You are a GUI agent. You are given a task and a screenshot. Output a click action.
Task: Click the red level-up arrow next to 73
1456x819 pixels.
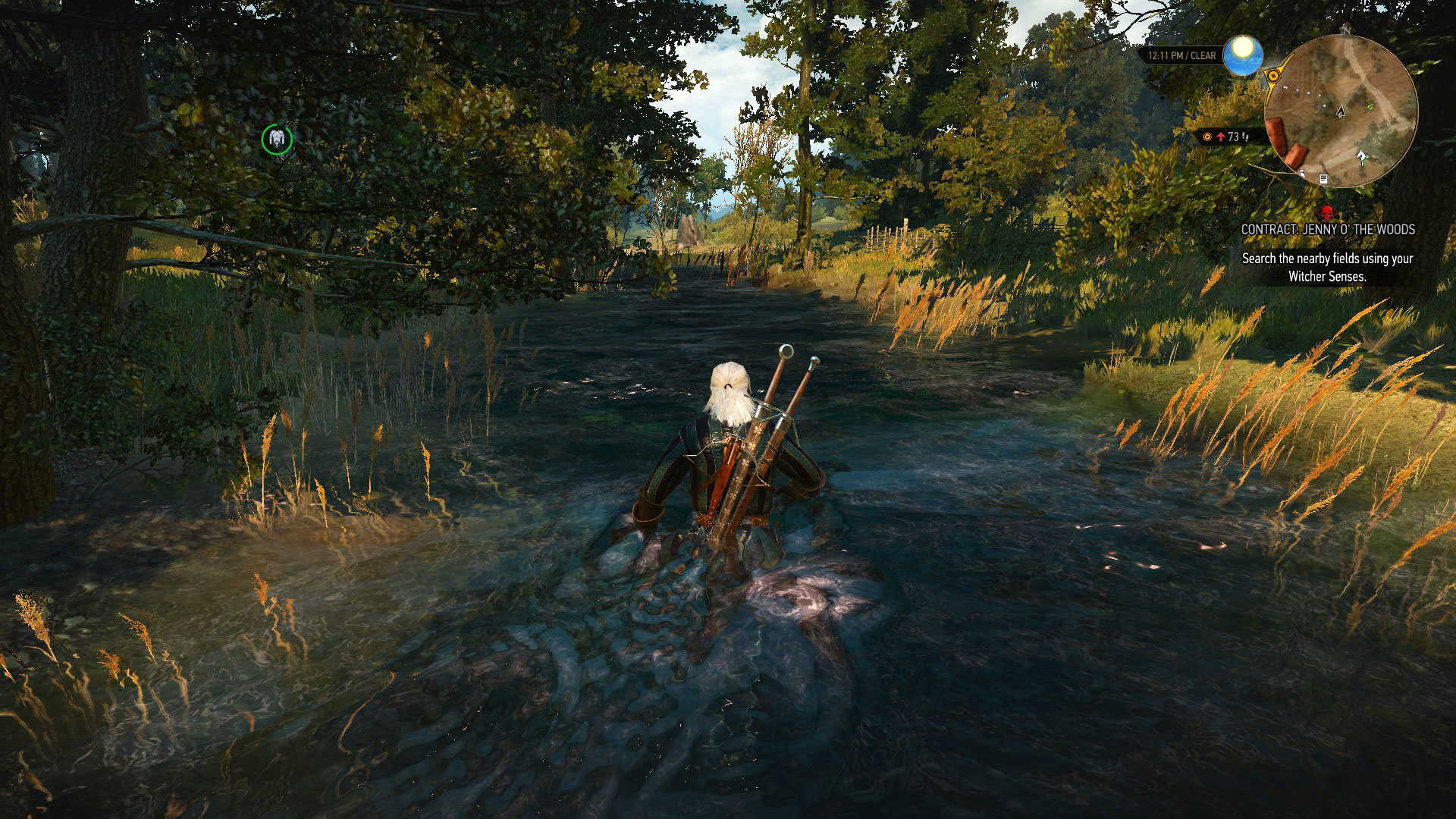coord(1219,136)
